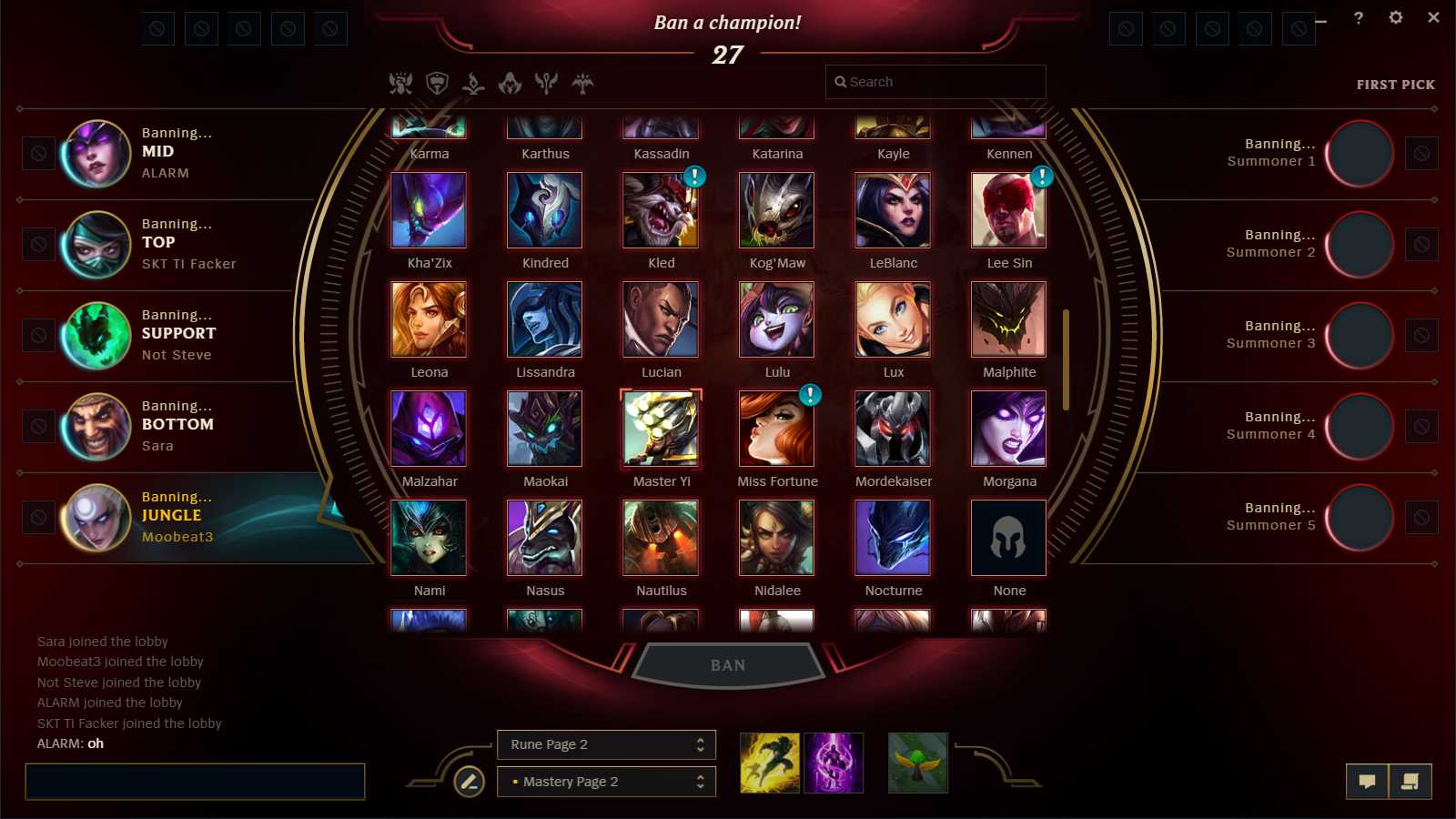The image size is (1456, 819).
Task: Change the purple Teleport summoner spell
Action: [x=834, y=762]
